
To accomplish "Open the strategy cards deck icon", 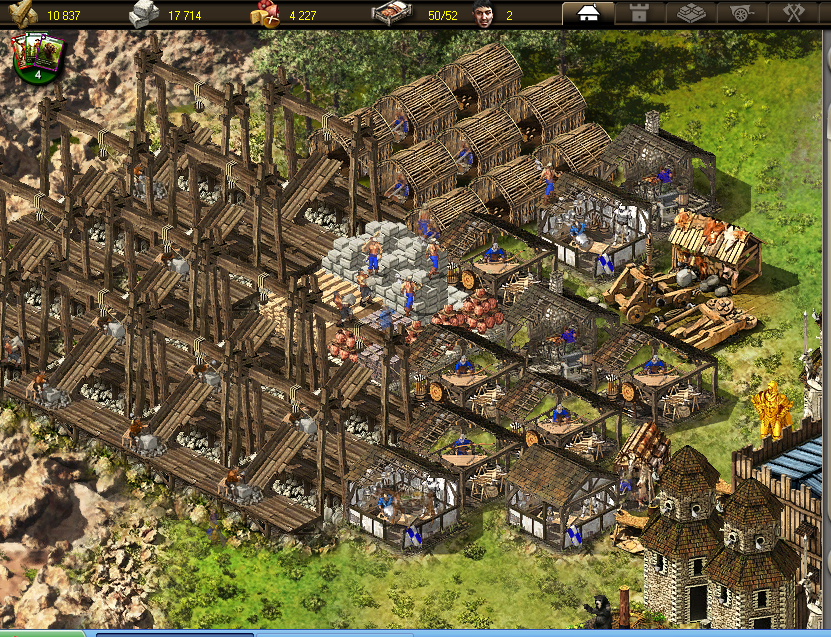I will (x=37, y=57).
